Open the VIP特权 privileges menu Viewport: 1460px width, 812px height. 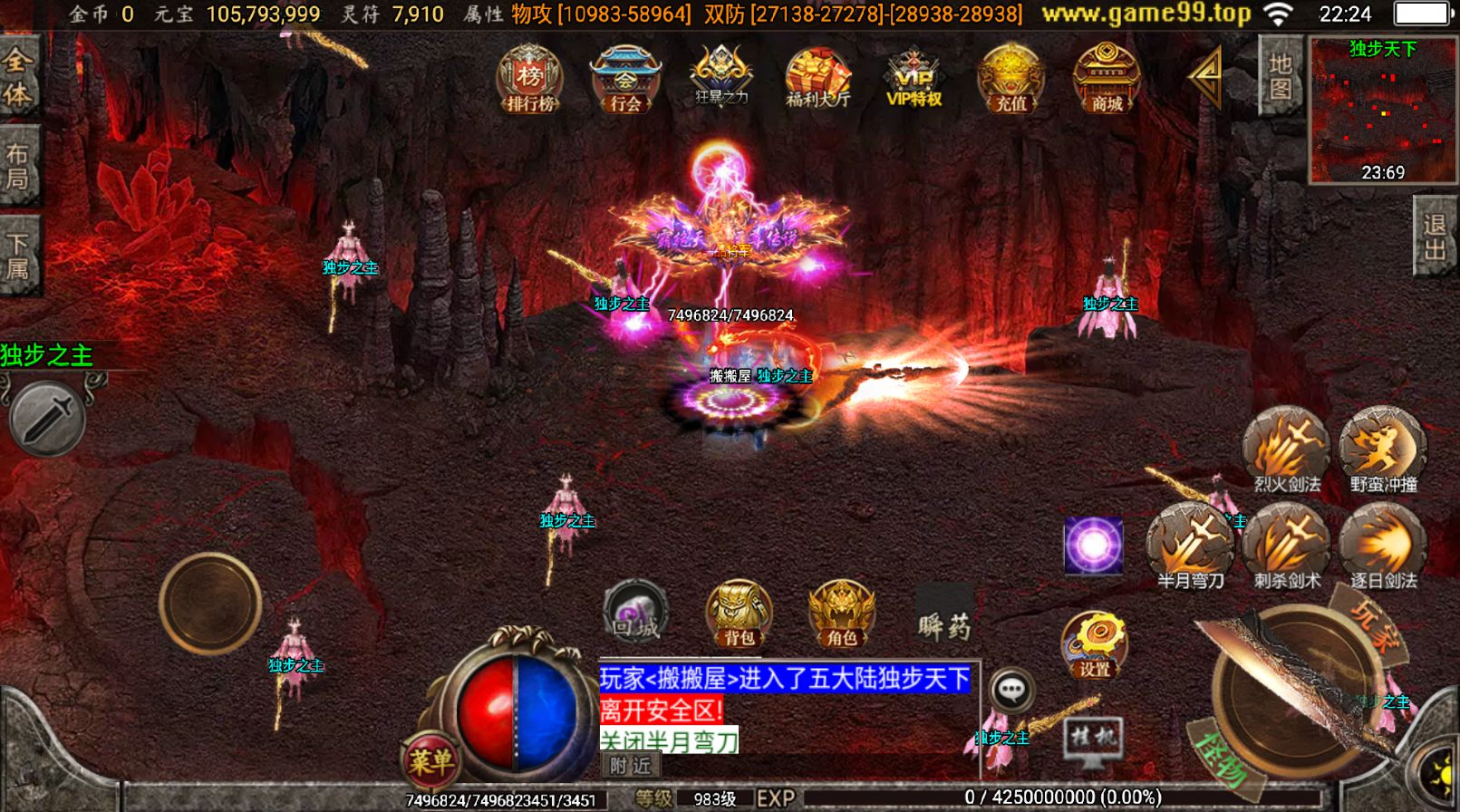914,79
